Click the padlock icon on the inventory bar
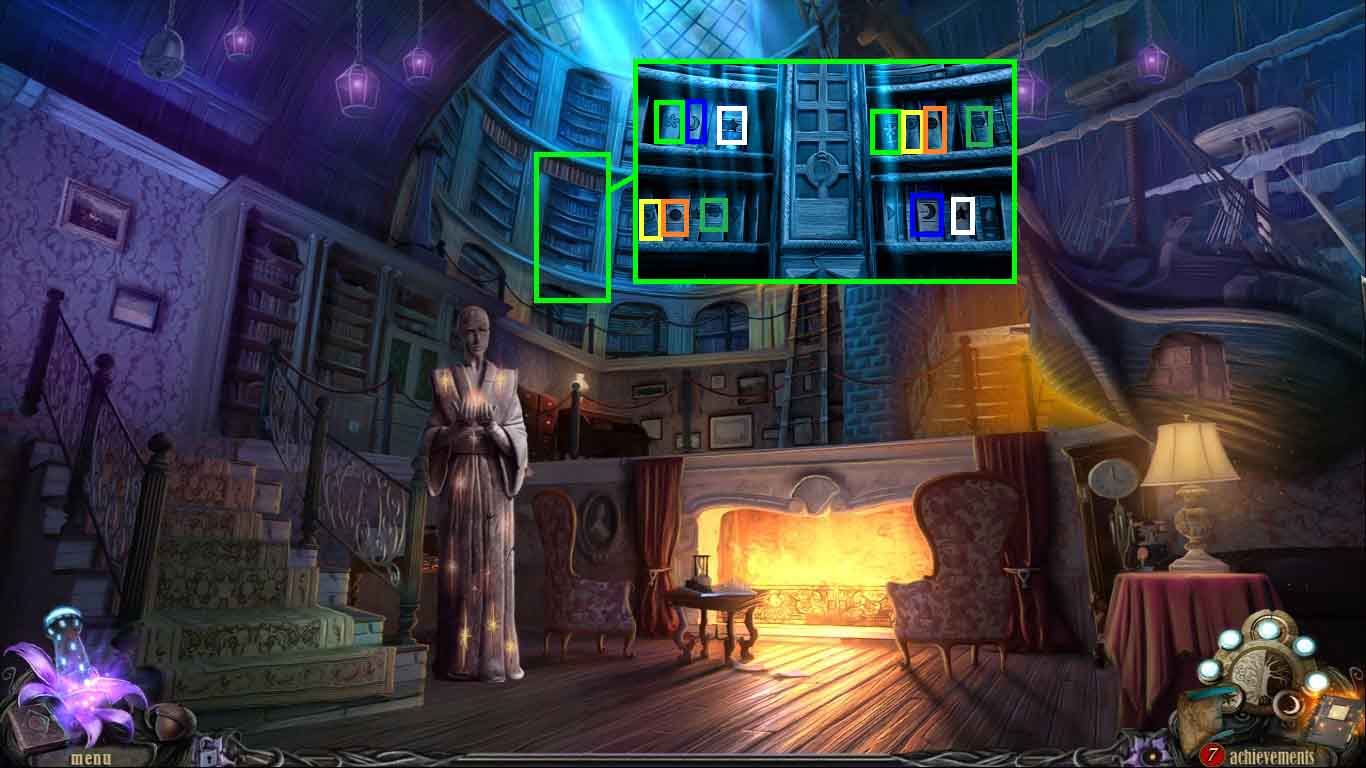 (206, 753)
